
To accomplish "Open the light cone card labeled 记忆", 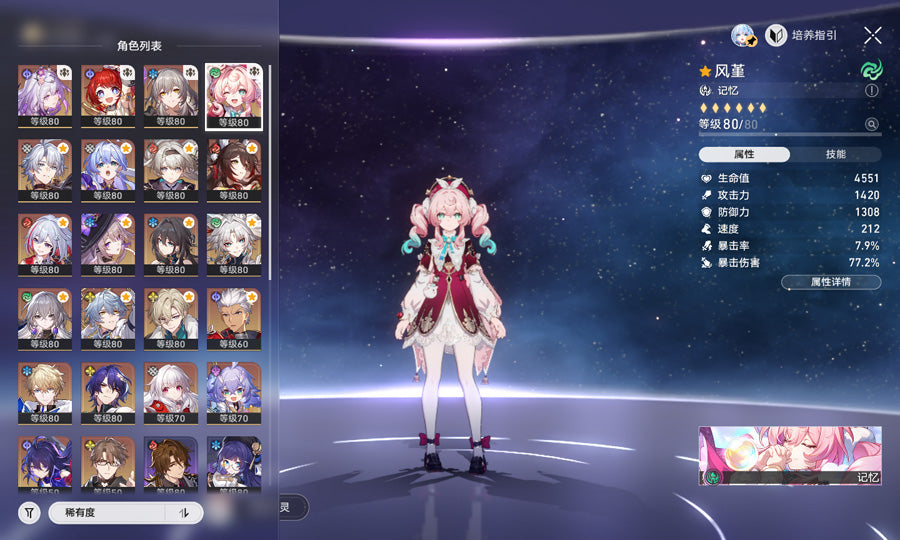I will (x=790, y=456).
